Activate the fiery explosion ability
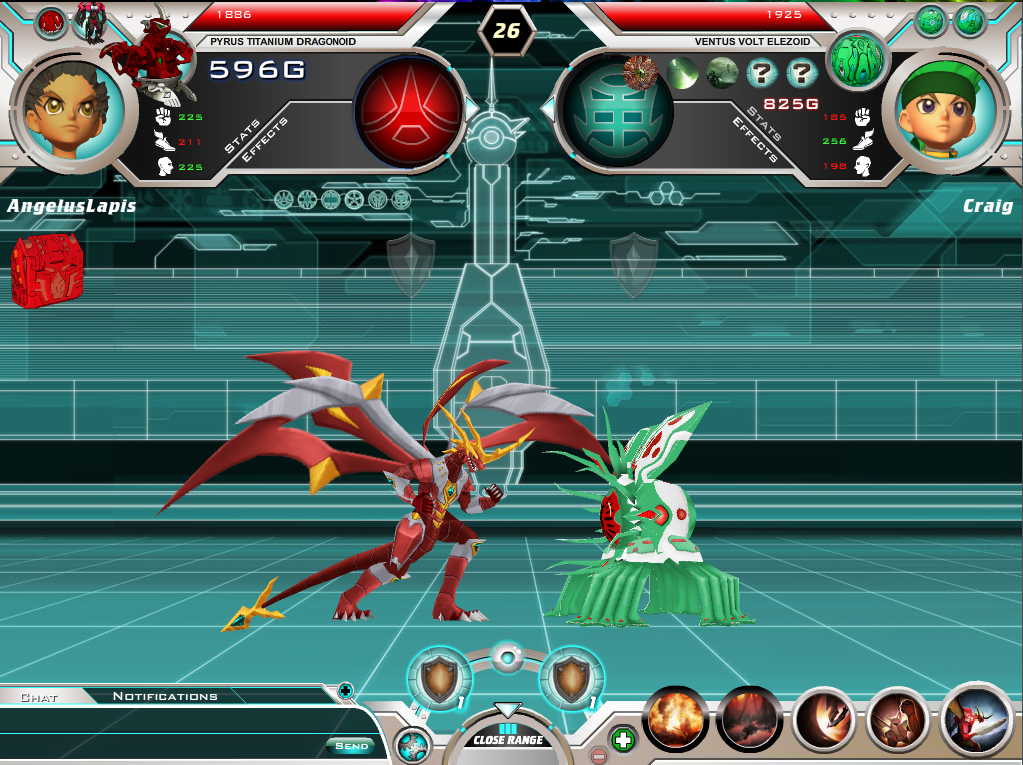 pyautogui.click(x=676, y=718)
